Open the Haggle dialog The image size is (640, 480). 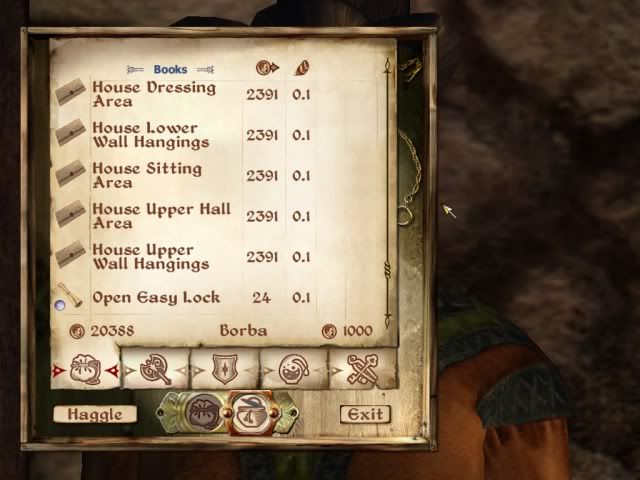pyautogui.click(x=95, y=414)
